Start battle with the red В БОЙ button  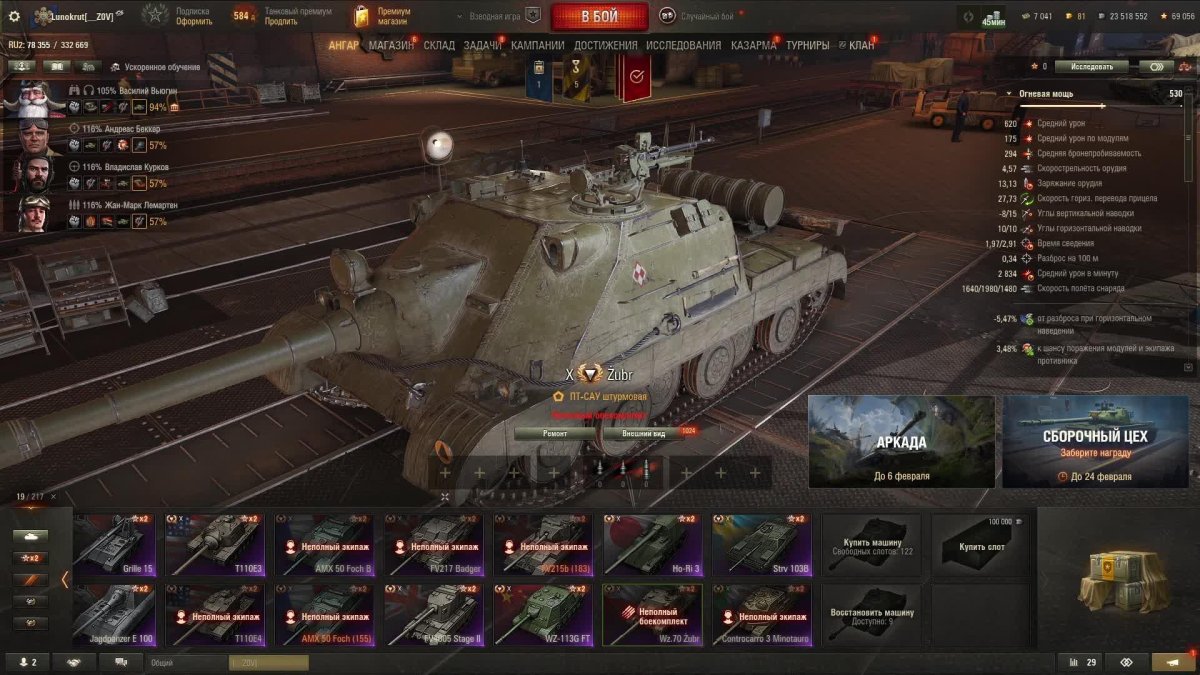pos(598,17)
